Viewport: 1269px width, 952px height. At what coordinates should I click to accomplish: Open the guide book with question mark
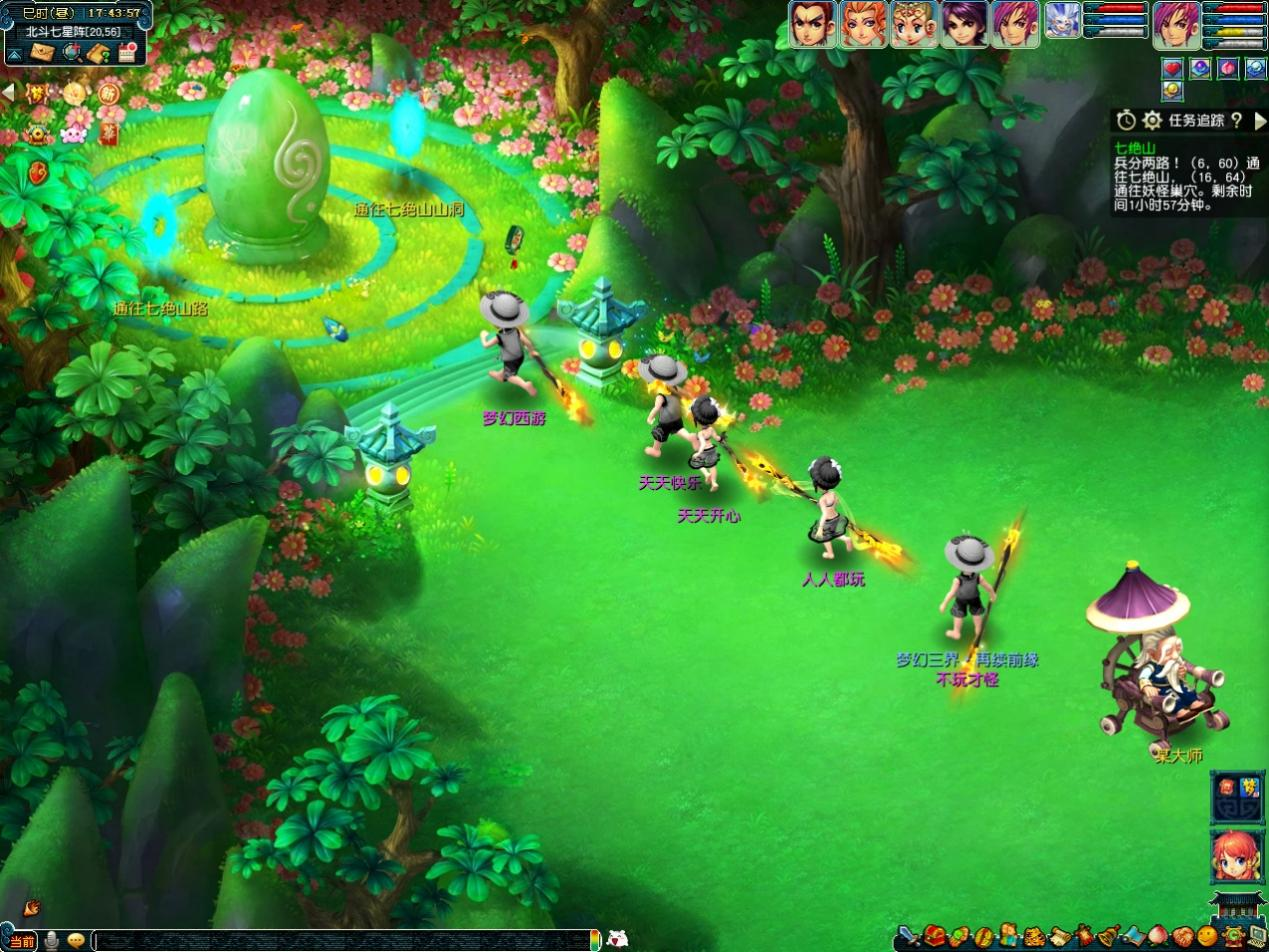pos(98,53)
